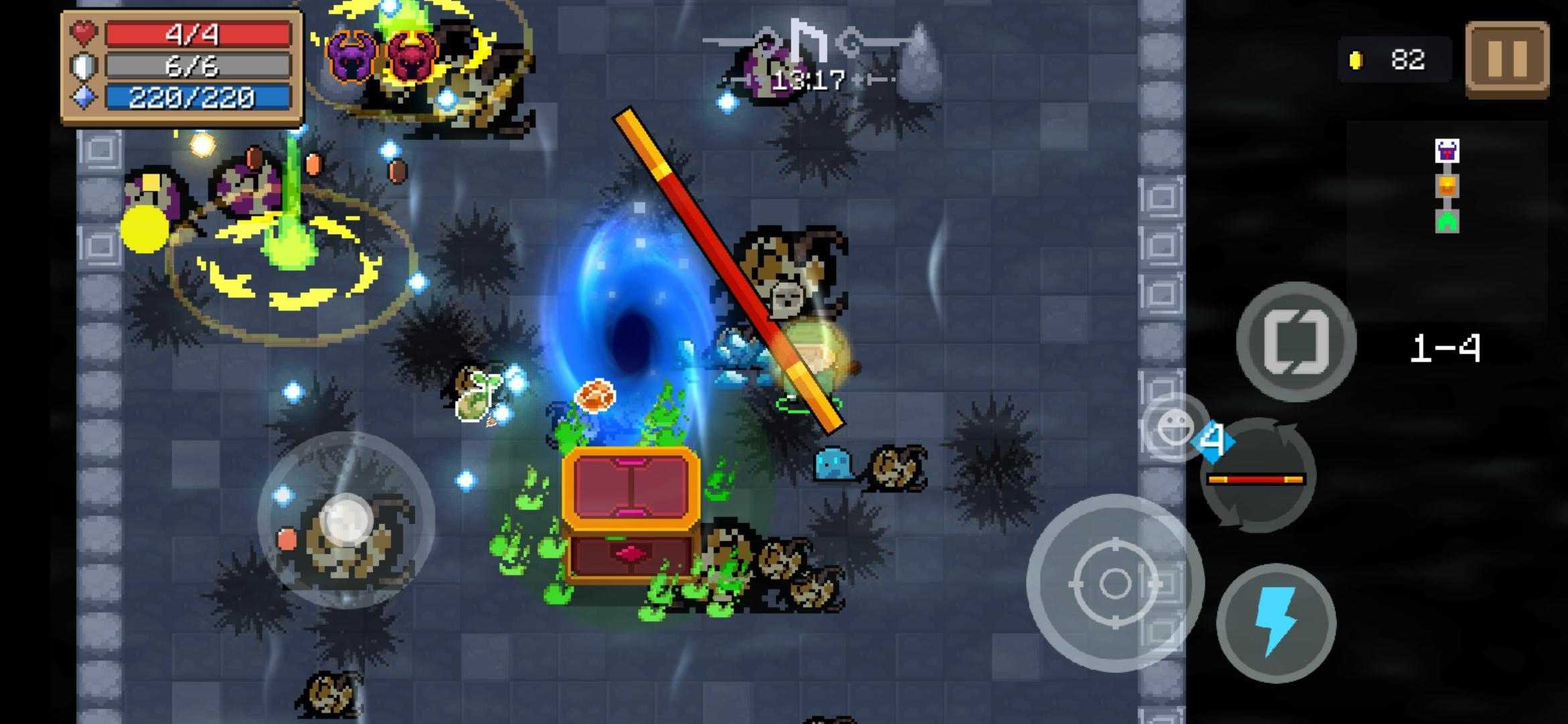Switch weapon using the red staff slot

click(x=1256, y=479)
